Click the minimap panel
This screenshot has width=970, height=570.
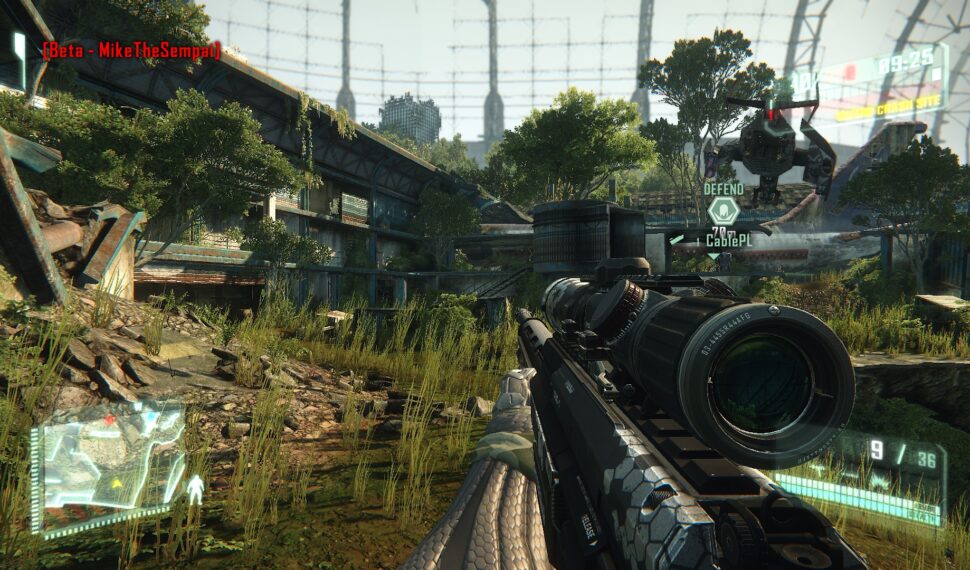108,465
